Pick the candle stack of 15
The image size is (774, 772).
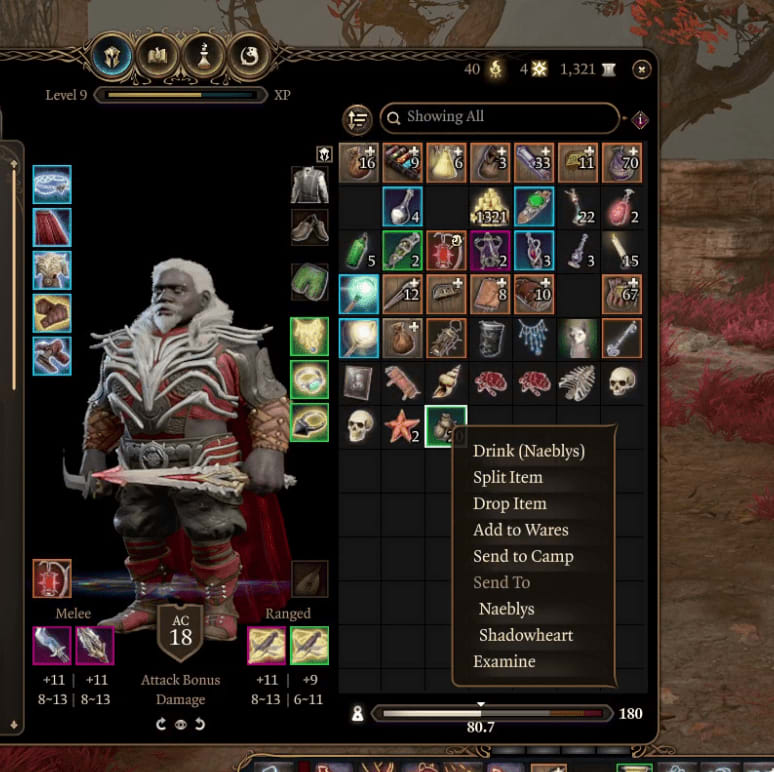621,250
